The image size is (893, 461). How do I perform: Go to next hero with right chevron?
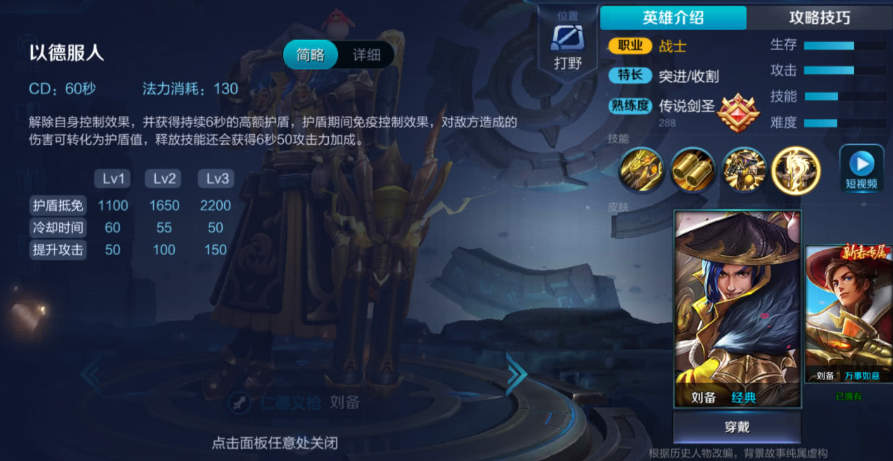coord(516,374)
